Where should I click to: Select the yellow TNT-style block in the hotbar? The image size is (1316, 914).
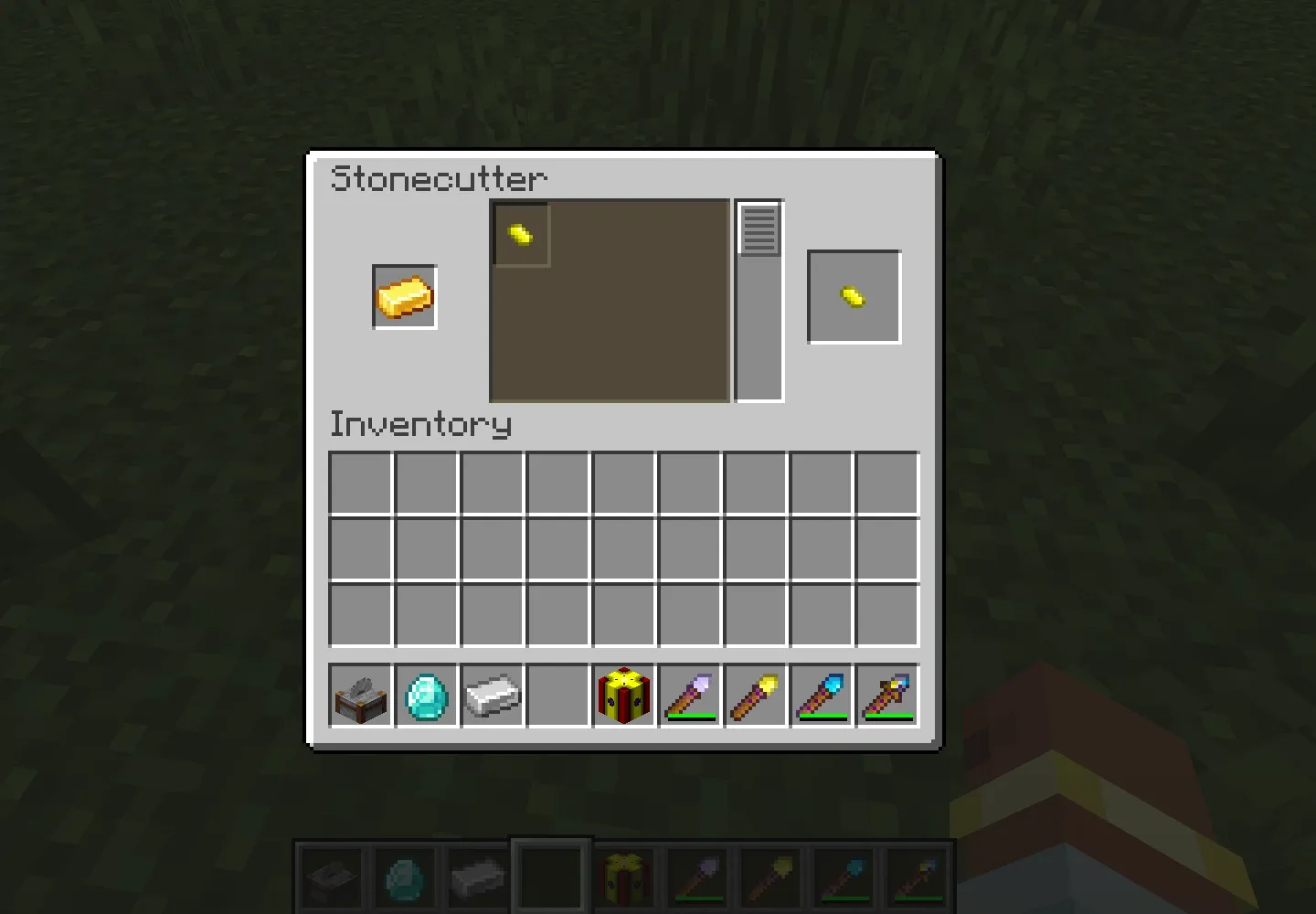(623, 696)
